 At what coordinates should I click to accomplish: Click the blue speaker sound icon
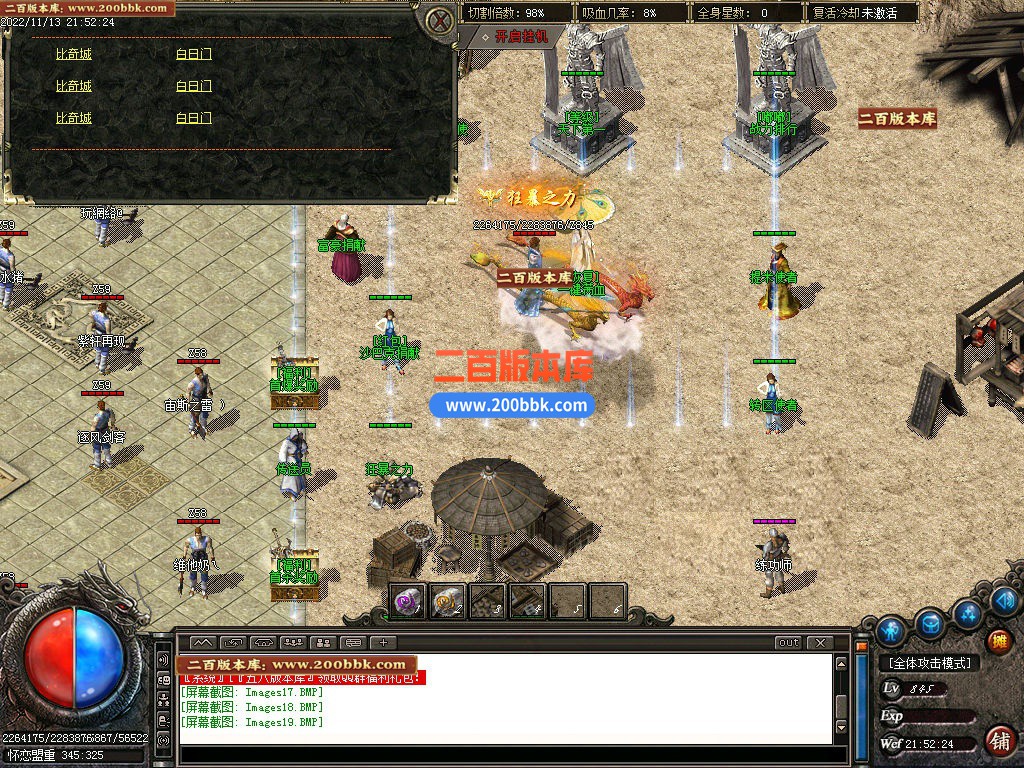click(1007, 600)
